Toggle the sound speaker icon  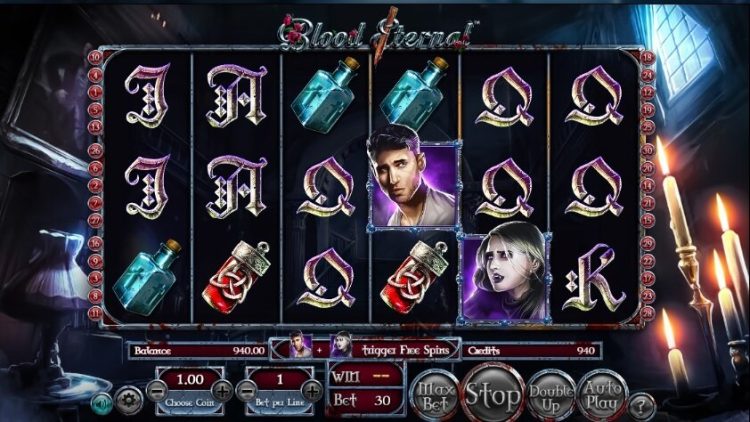tap(101, 403)
